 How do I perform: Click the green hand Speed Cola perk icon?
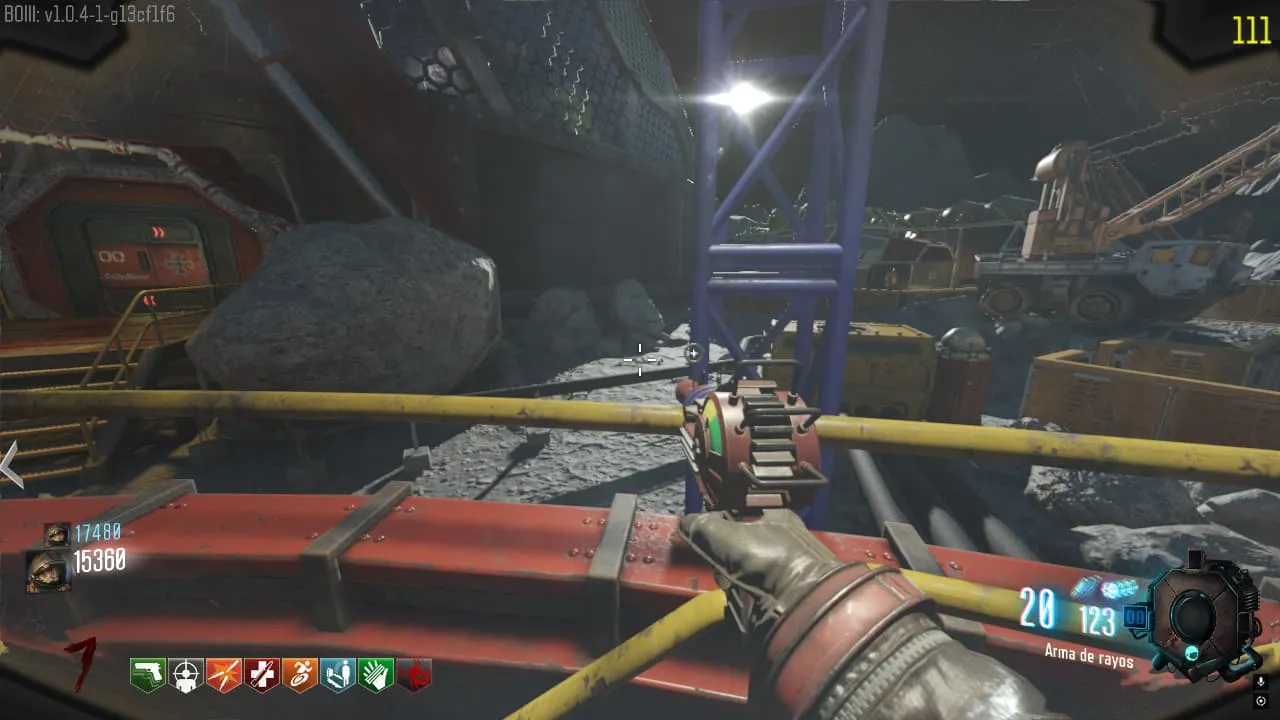[376, 675]
